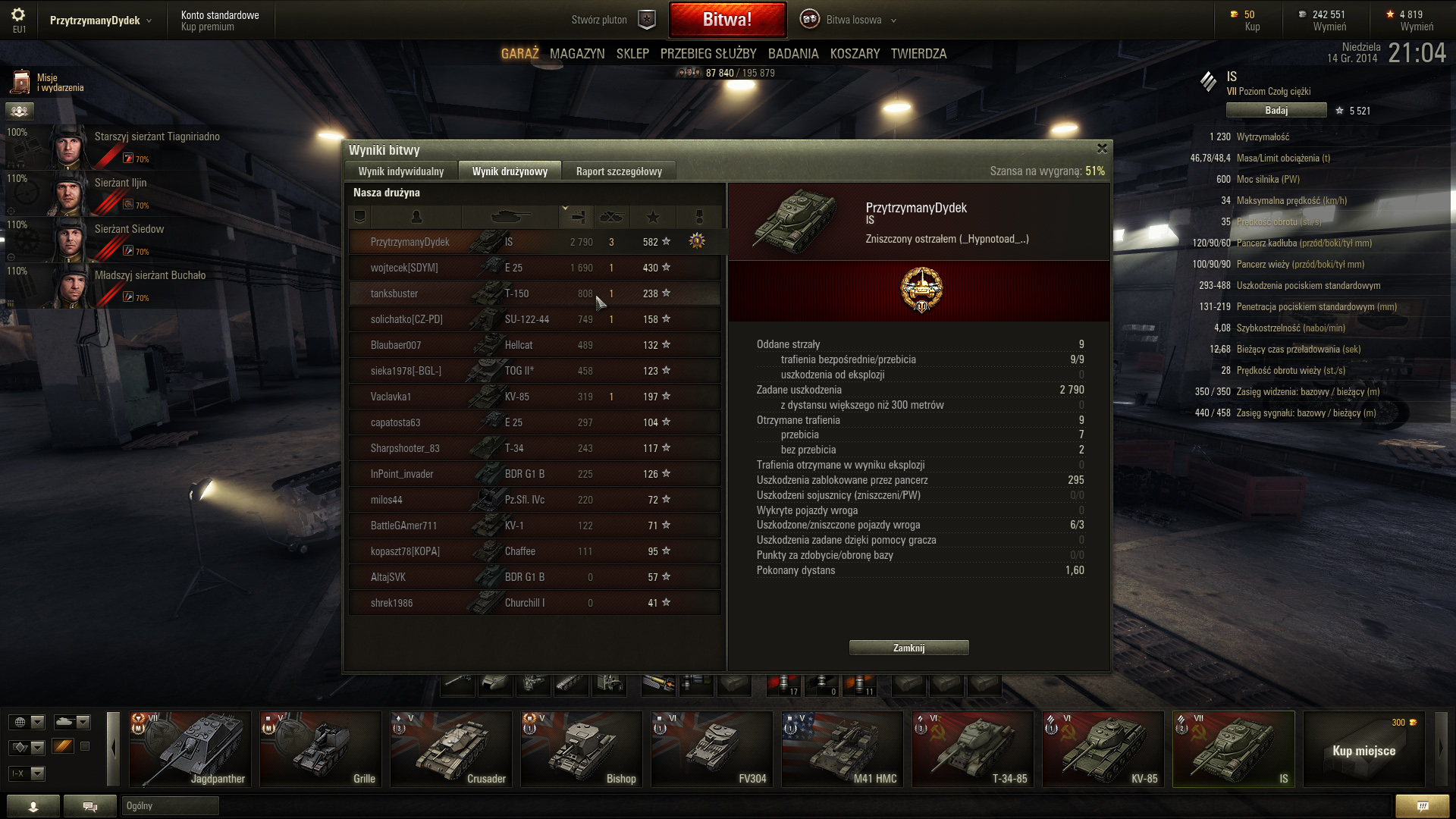Select the Crusader tank in the carousel
The height and width of the screenshot is (819, 1456).
(451, 748)
